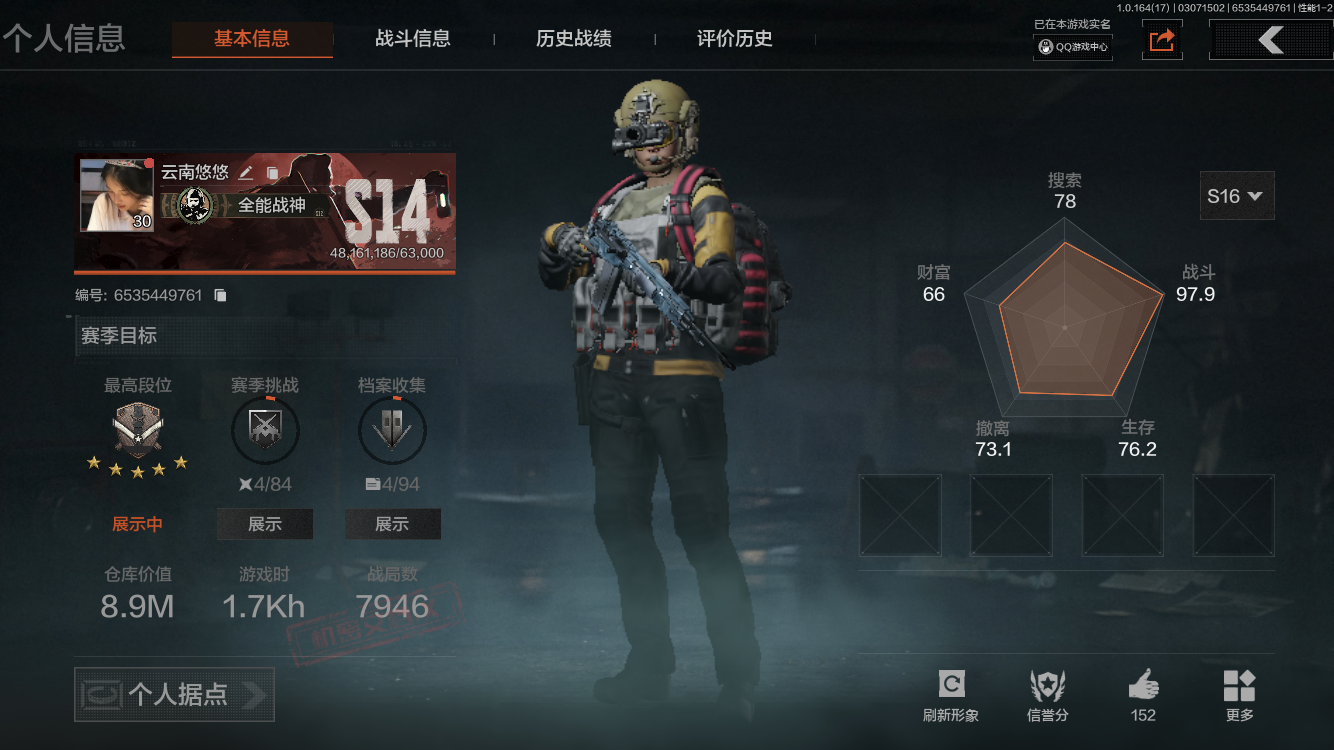Viewport: 1334px width, 750px height.
Task: Open the 历史战绩 tab
Action: (x=572, y=39)
